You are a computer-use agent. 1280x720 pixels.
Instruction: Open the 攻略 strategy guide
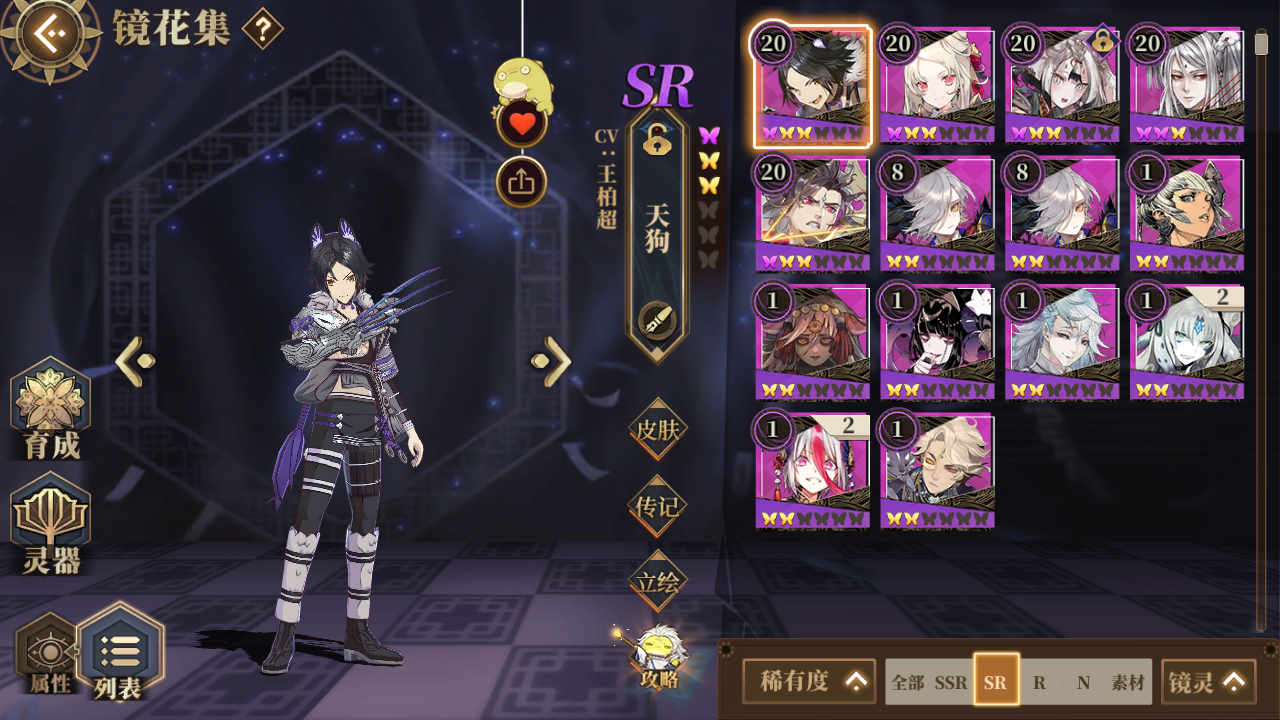tap(658, 655)
